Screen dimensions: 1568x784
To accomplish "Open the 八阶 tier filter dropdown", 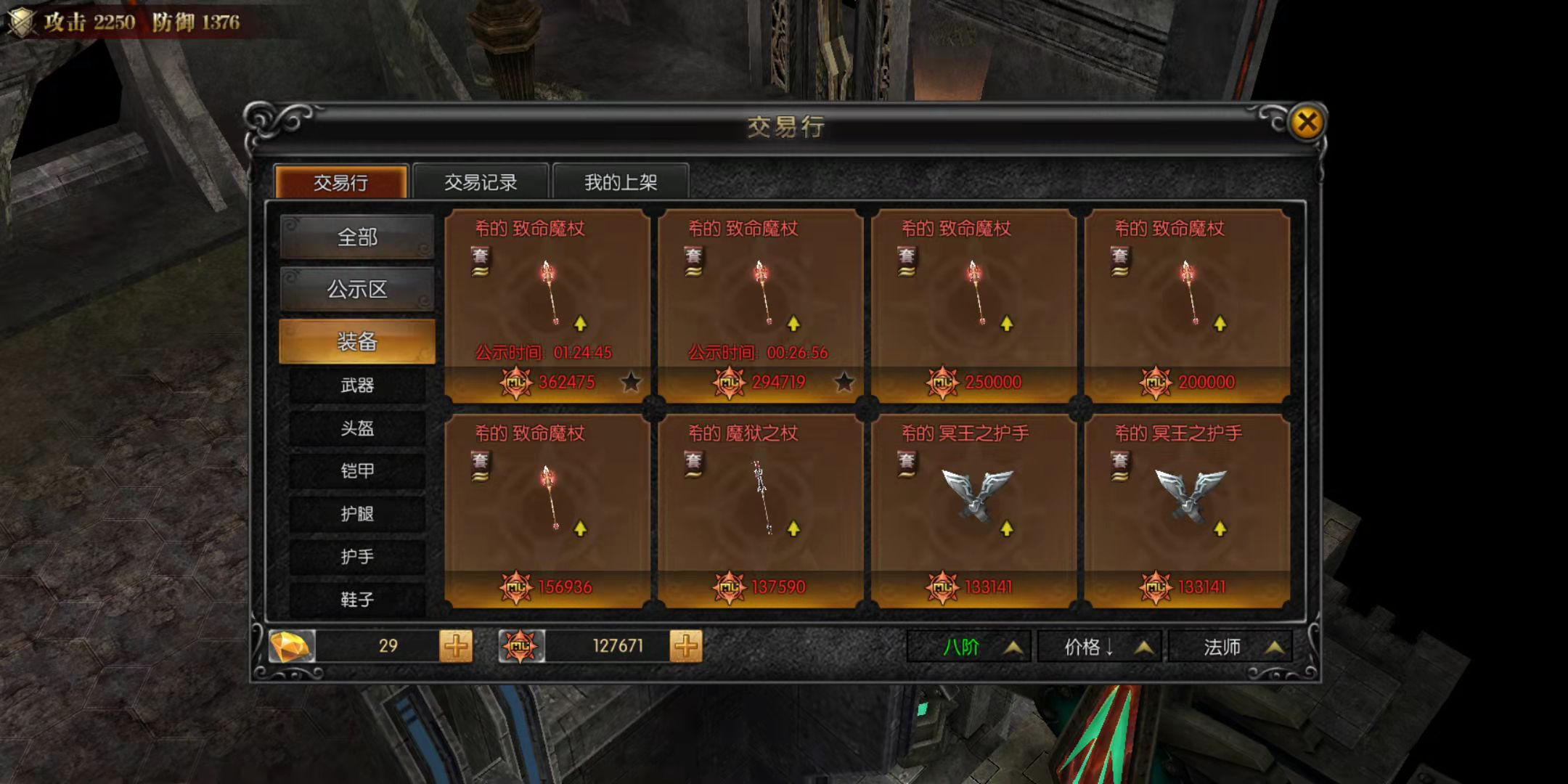I will coord(968,647).
